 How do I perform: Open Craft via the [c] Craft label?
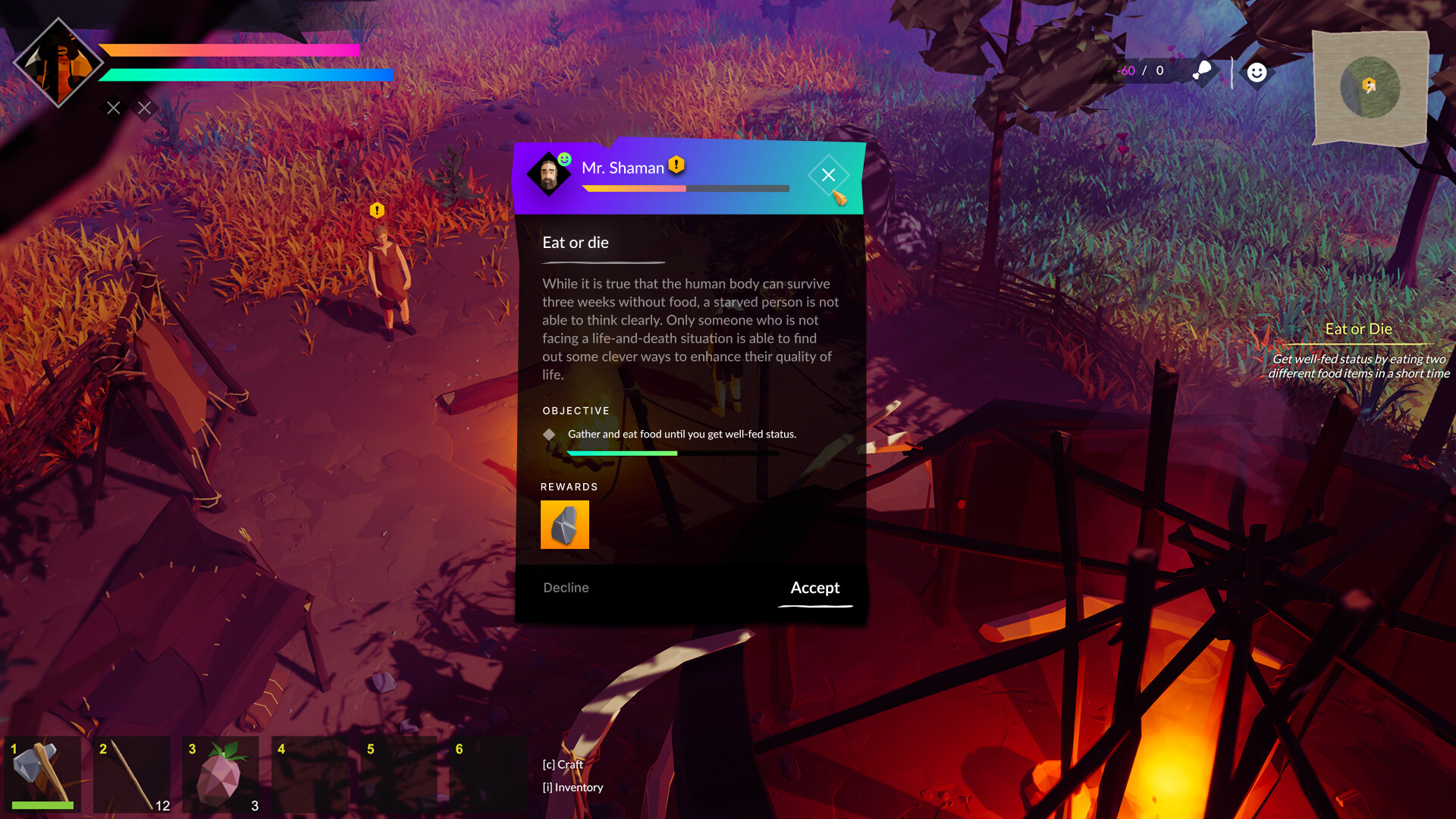pyautogui.click(x=561, y=765)
